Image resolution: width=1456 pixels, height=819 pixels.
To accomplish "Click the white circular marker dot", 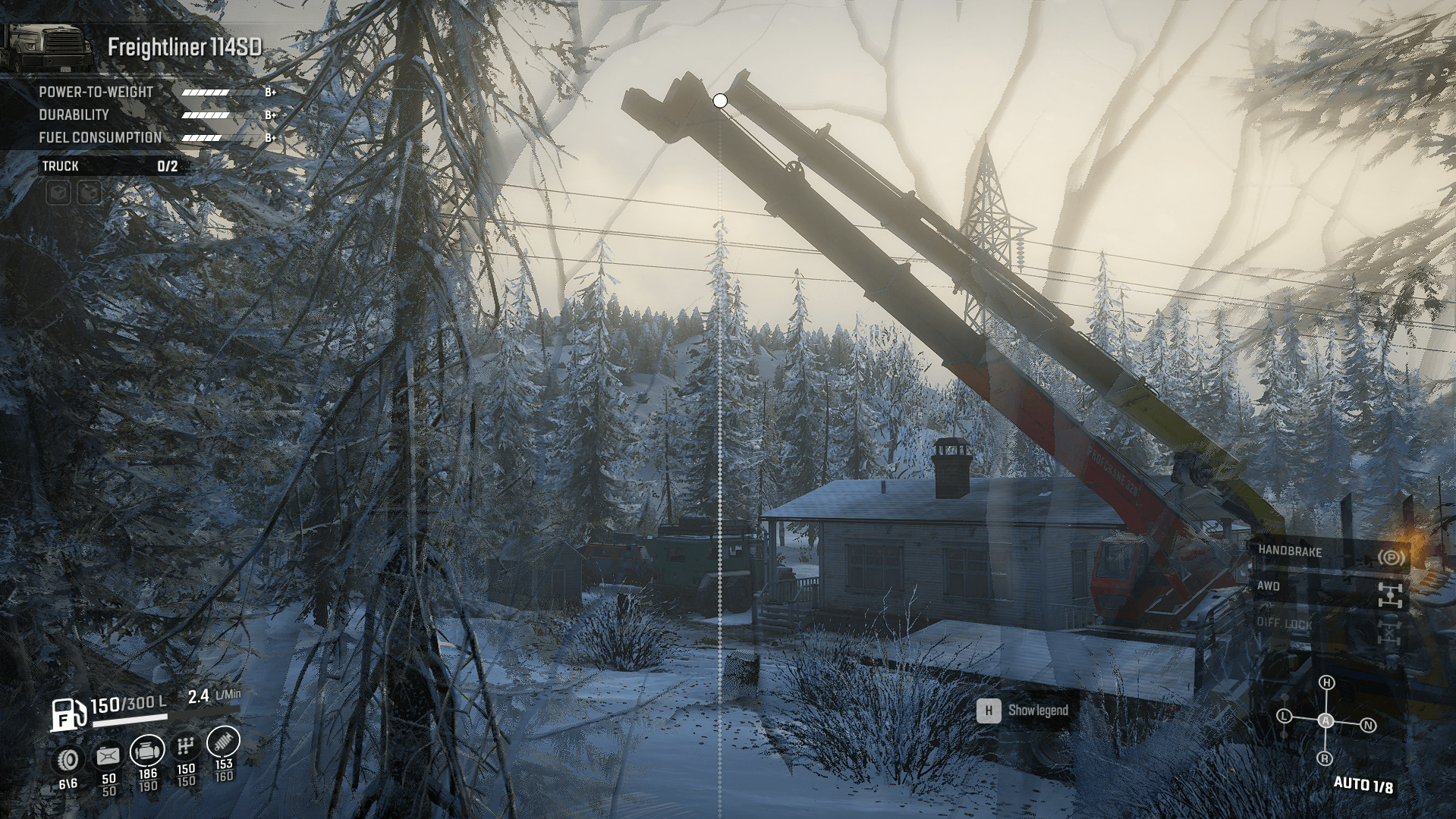I will pos(720,100).
